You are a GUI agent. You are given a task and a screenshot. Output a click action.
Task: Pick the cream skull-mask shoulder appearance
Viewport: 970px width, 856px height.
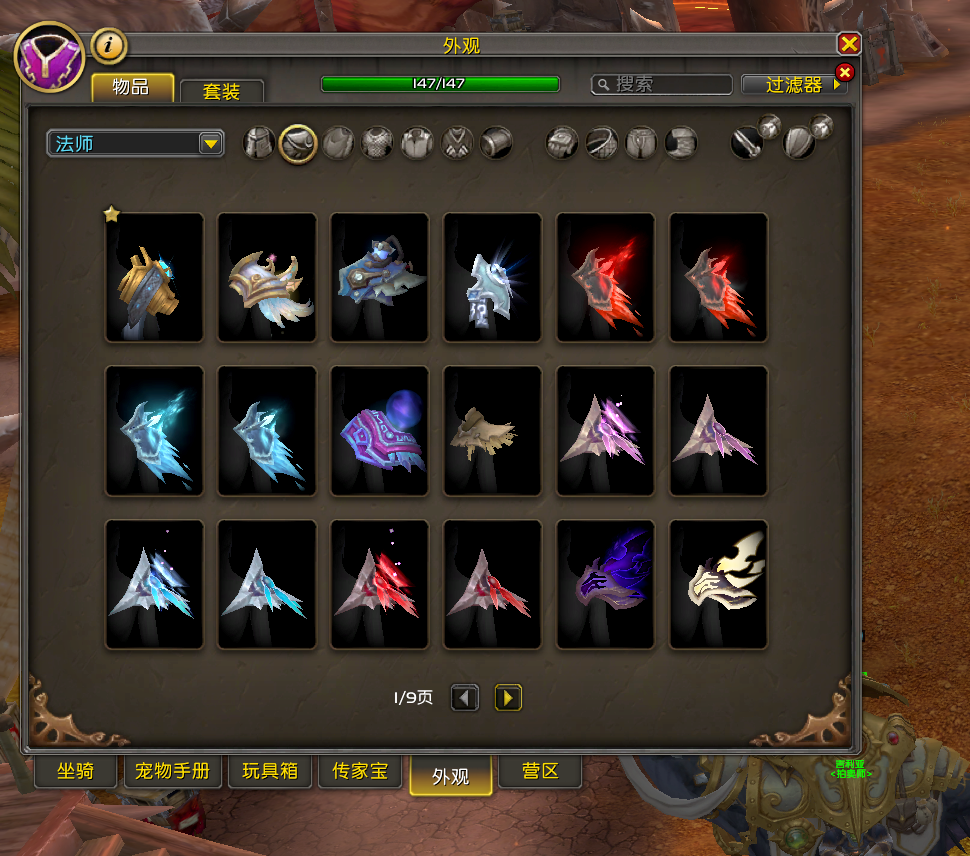coord(718,584)
